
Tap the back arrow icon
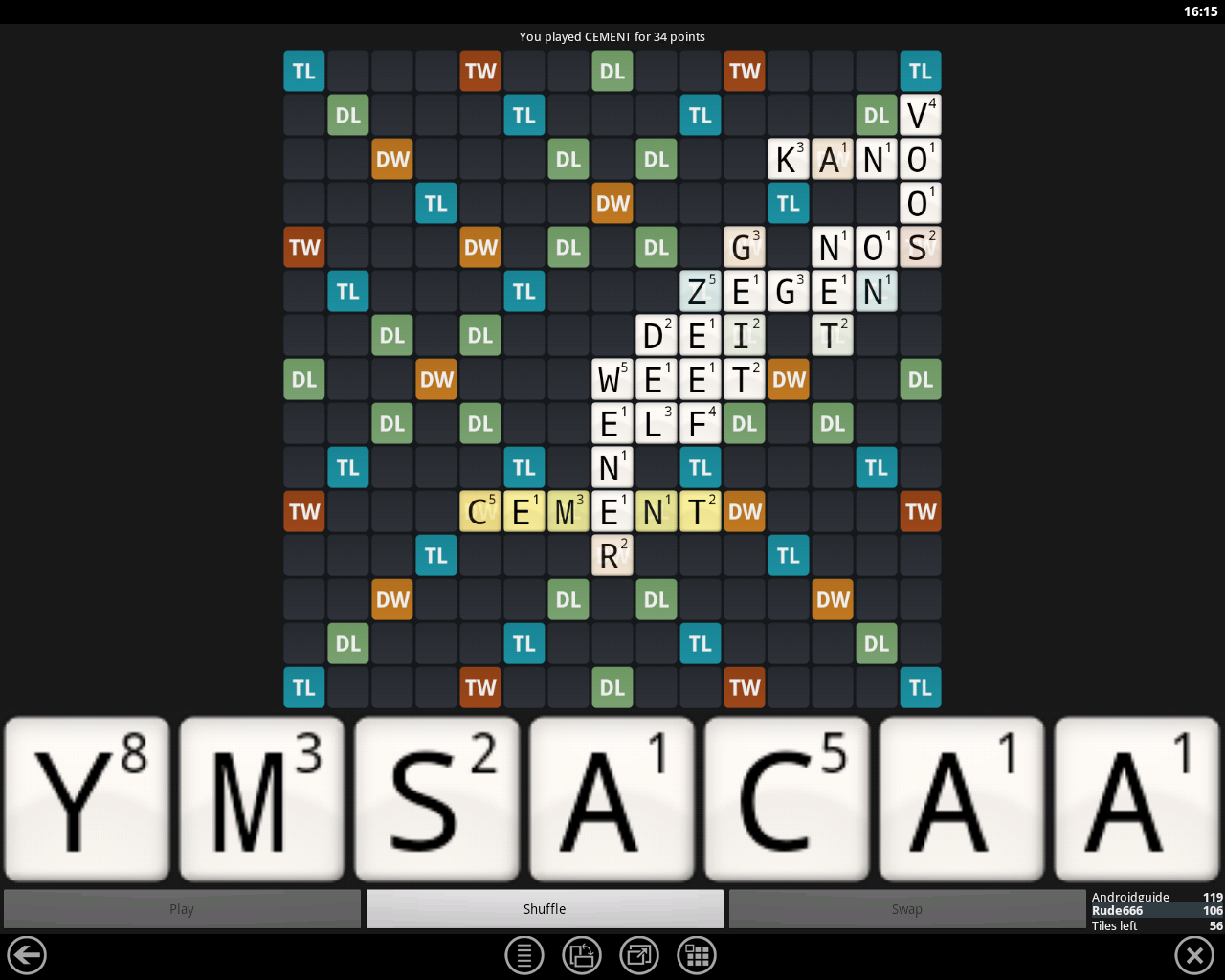tap(26, 954)
